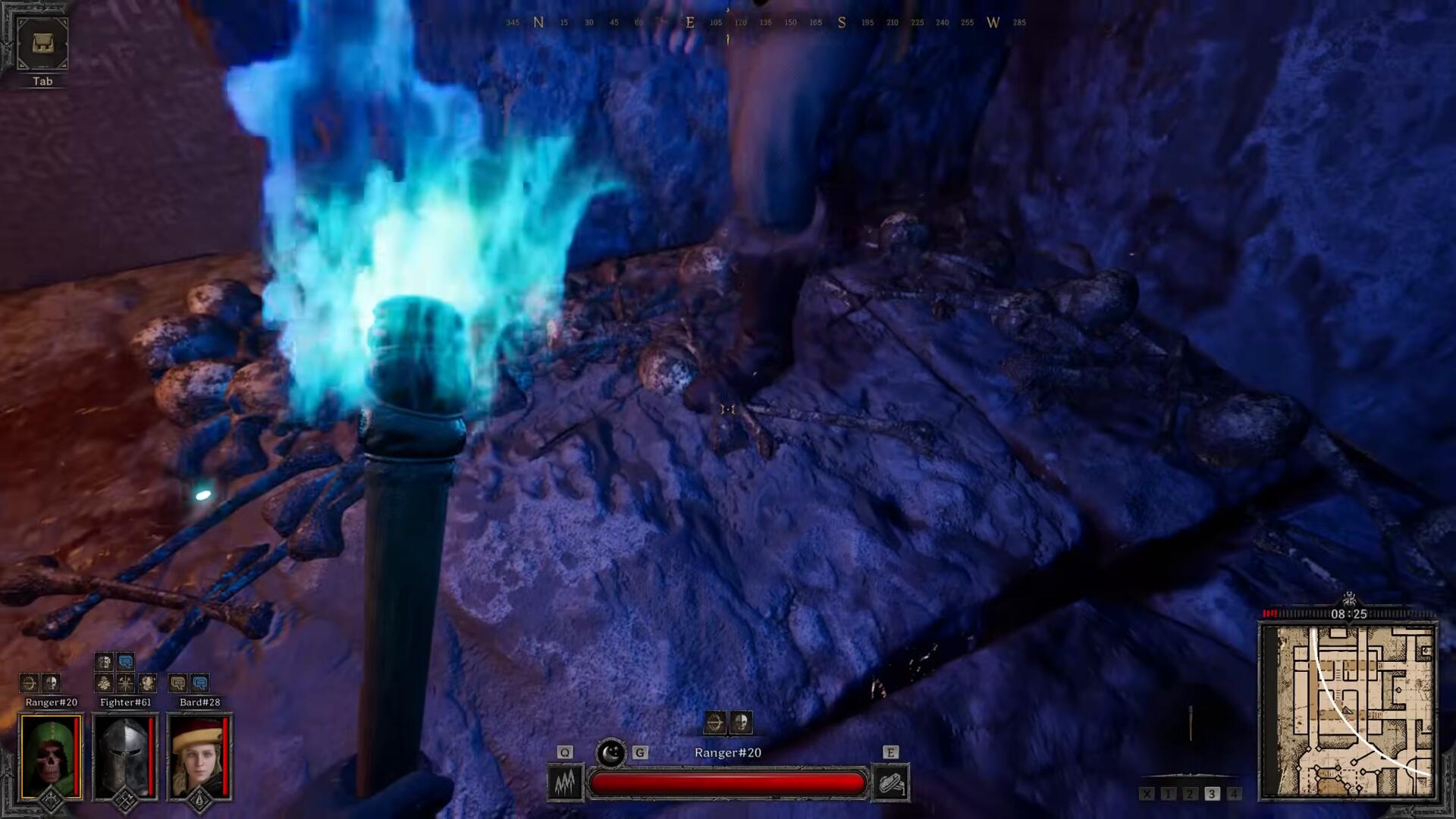Open the dungeon minimap
Viewport: 1456px width, 819px height.
coord(1348,711)
